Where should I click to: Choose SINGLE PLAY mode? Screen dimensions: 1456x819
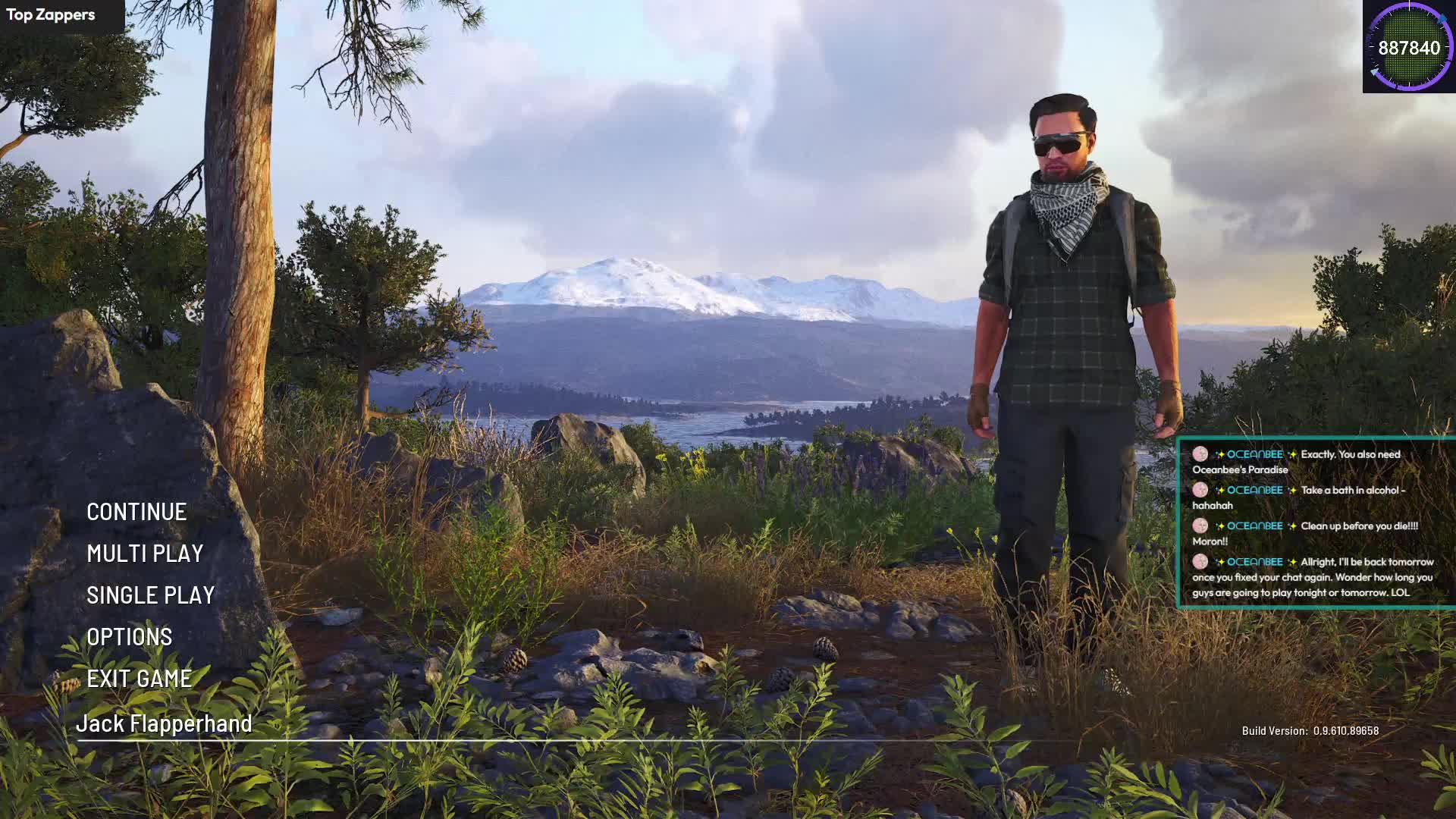[150, 596]
